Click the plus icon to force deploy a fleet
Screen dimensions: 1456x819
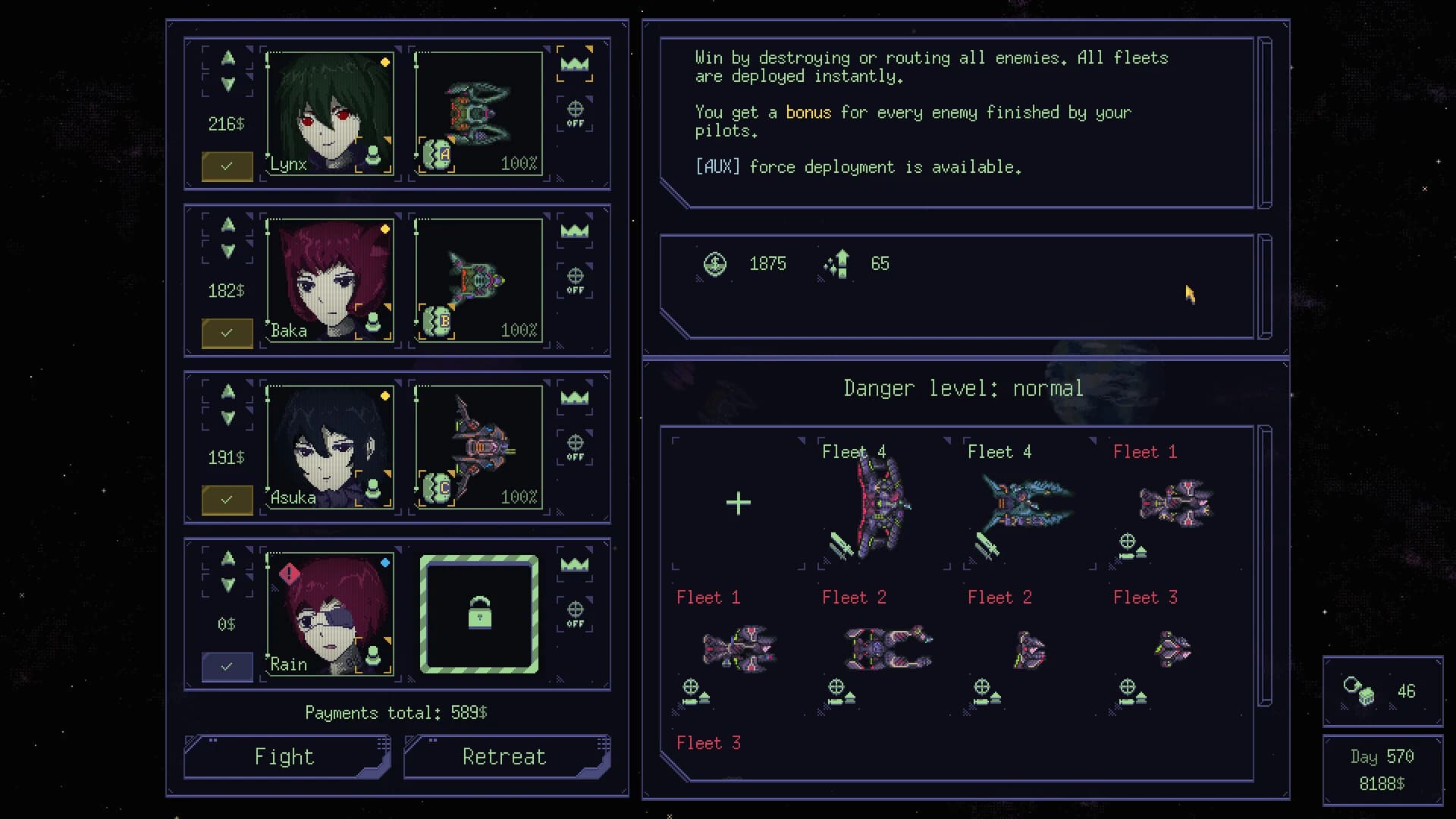737,502
